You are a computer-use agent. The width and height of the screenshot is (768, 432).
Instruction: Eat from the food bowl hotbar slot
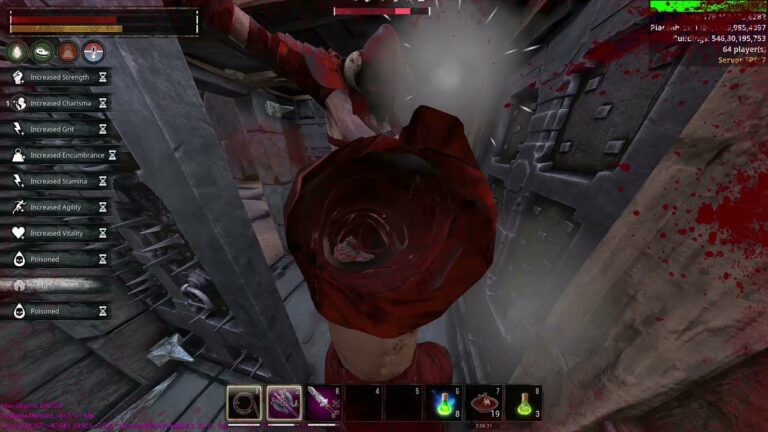pyautogui.click(x=484, y=403)
